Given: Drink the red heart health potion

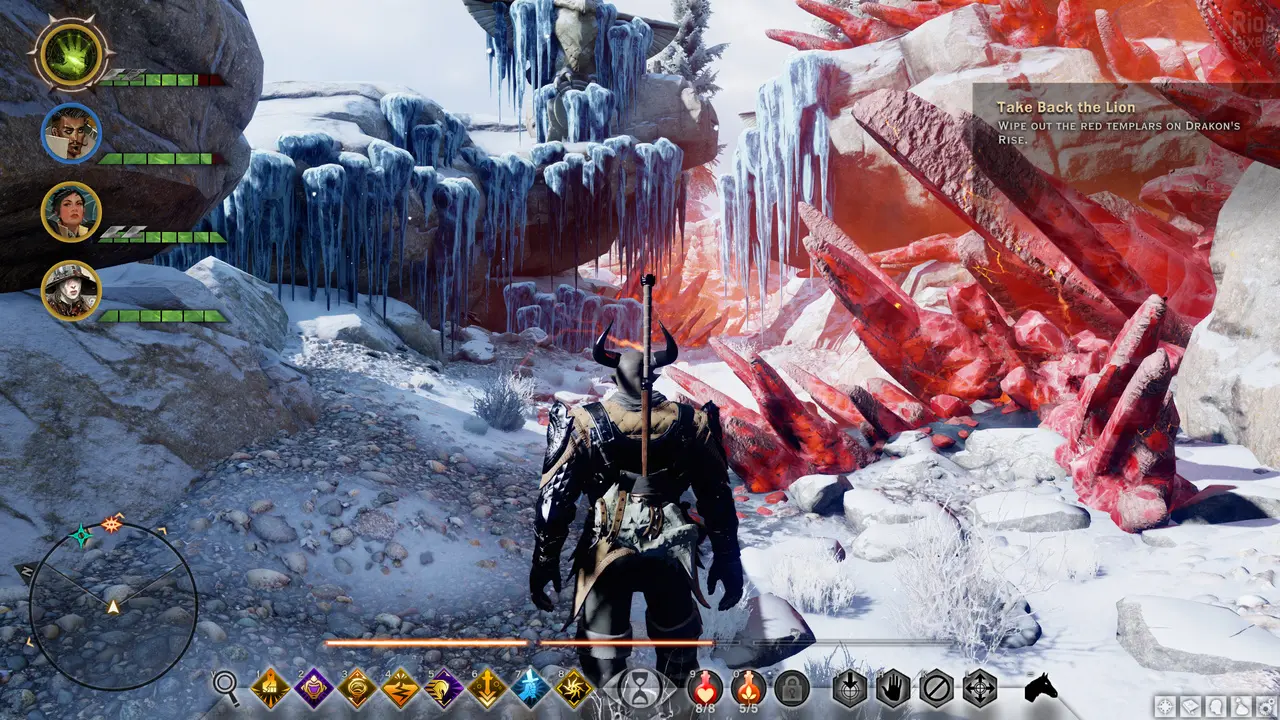Looking at the screenshot, I should [706, 687].
